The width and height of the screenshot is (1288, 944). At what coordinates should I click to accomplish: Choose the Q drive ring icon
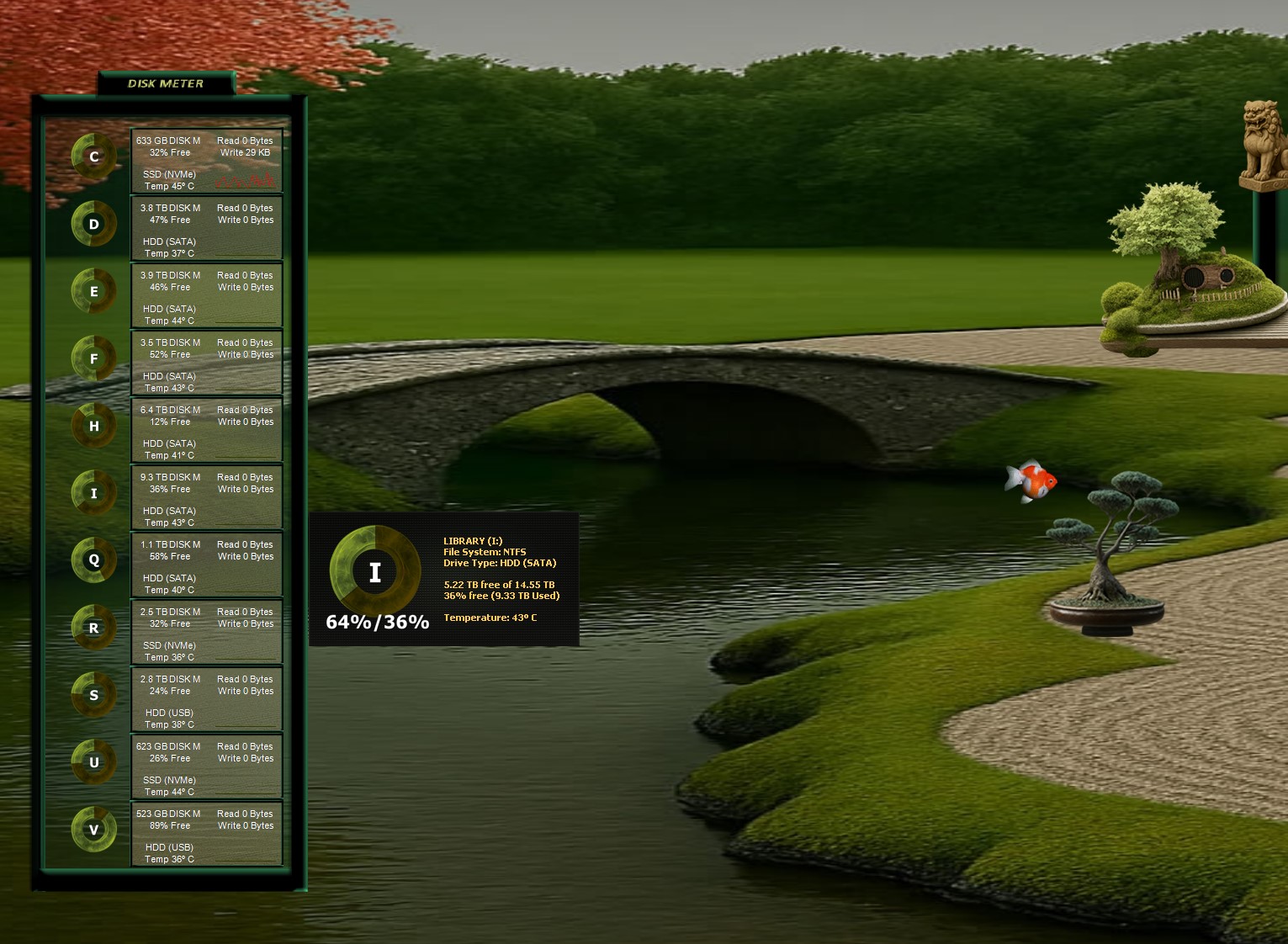(x=93, y=560)
